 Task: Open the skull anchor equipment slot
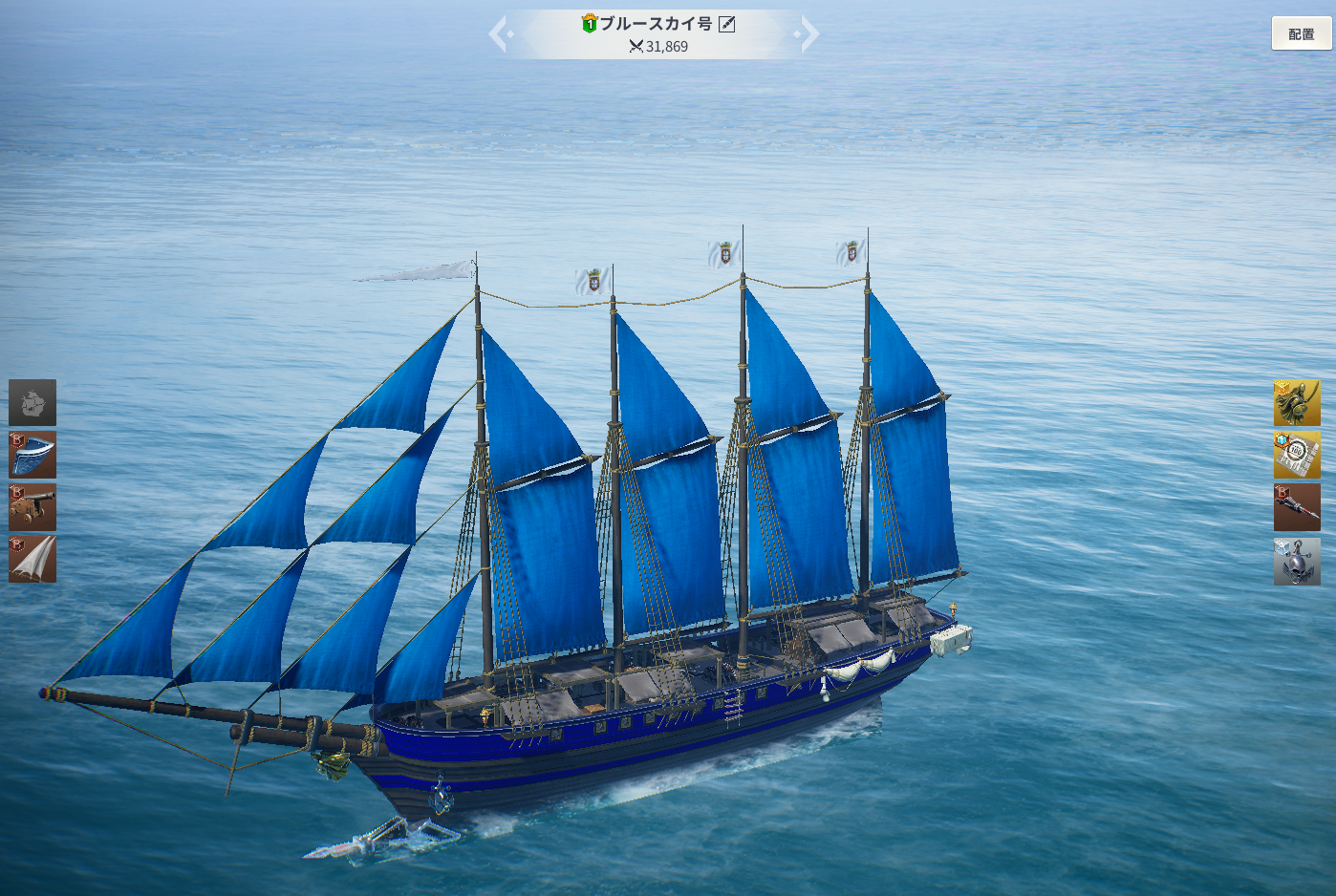[x=1297, y=562]
